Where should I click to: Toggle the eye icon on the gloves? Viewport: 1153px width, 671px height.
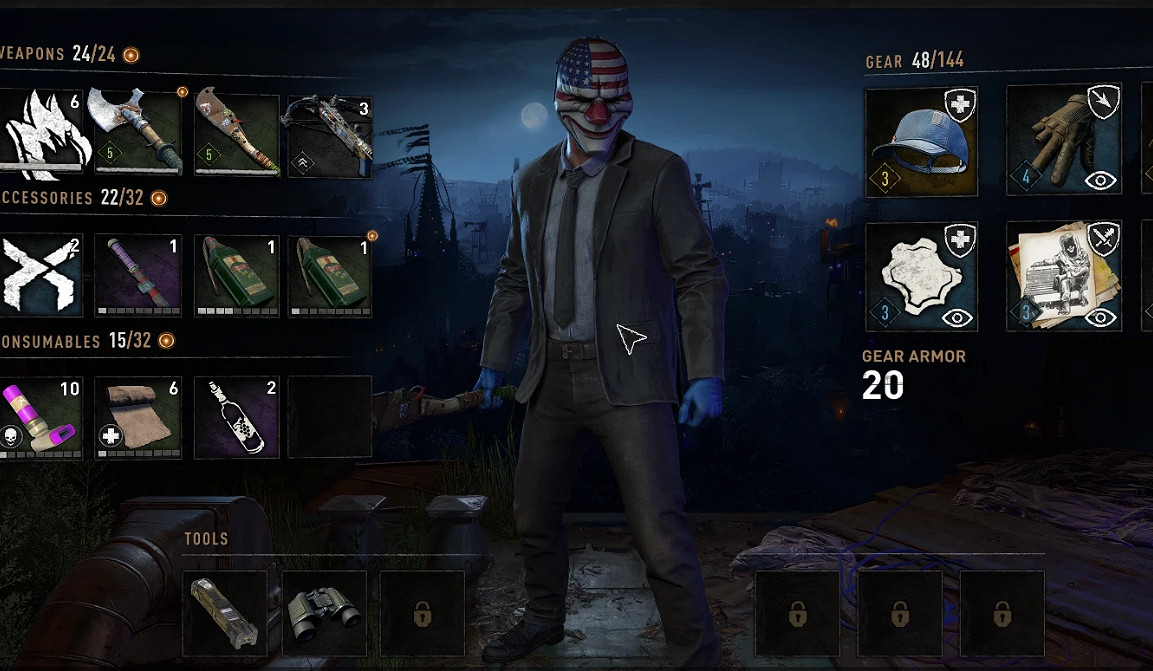pos(1100,180)
